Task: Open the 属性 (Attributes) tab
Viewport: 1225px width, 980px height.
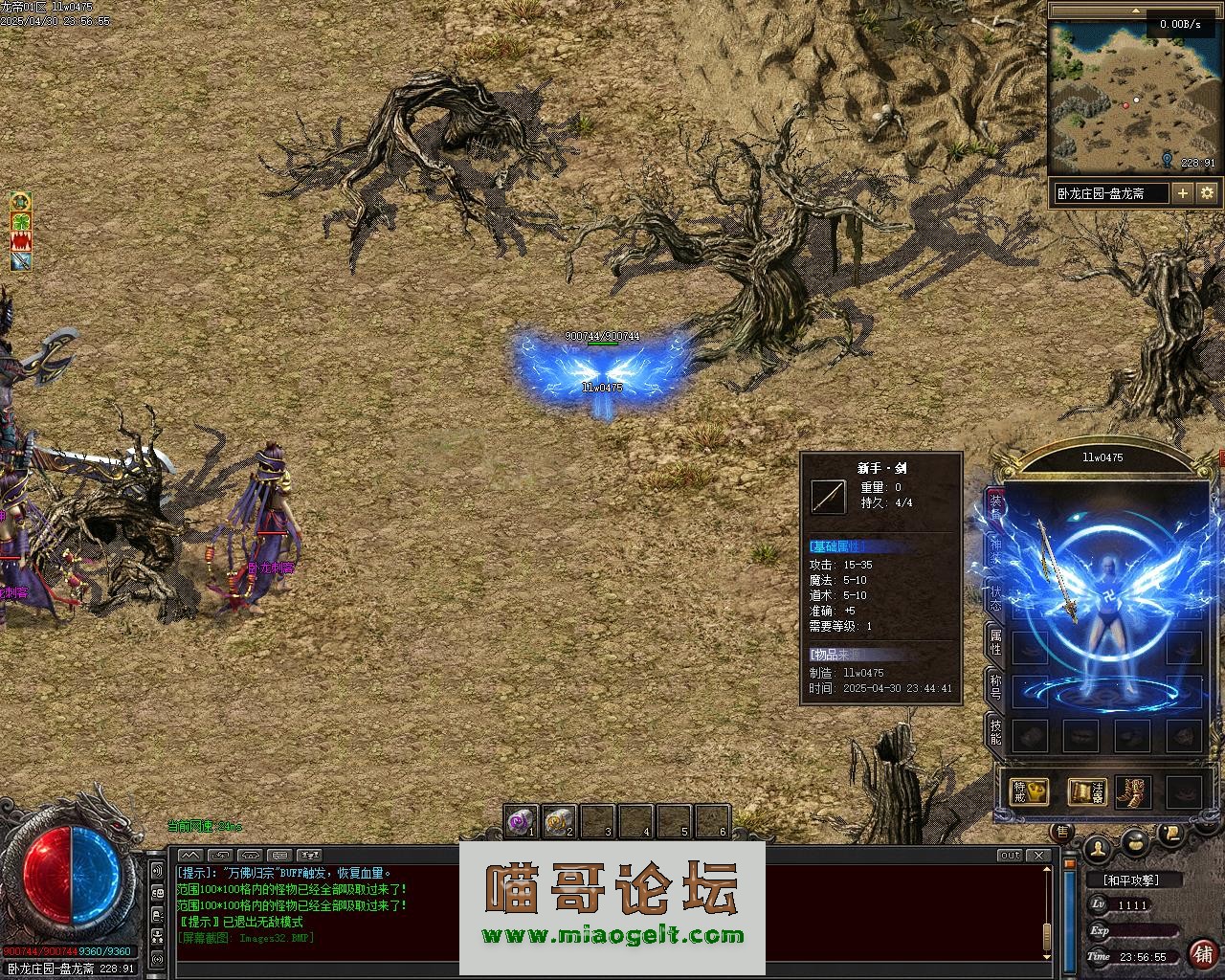Action: click(995, 641)
